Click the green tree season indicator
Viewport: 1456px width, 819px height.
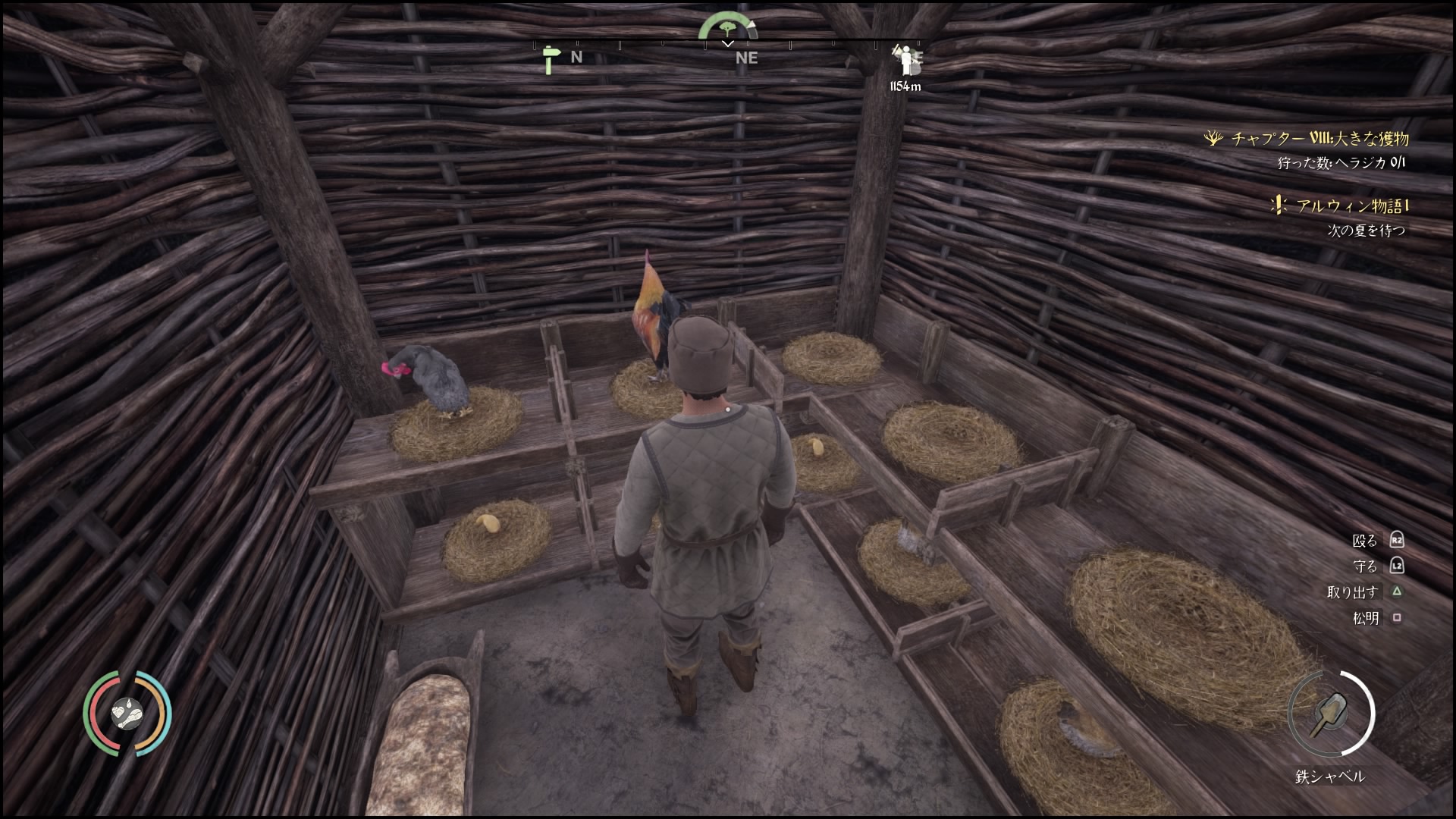pyautogui.click(x=727, y=27)
